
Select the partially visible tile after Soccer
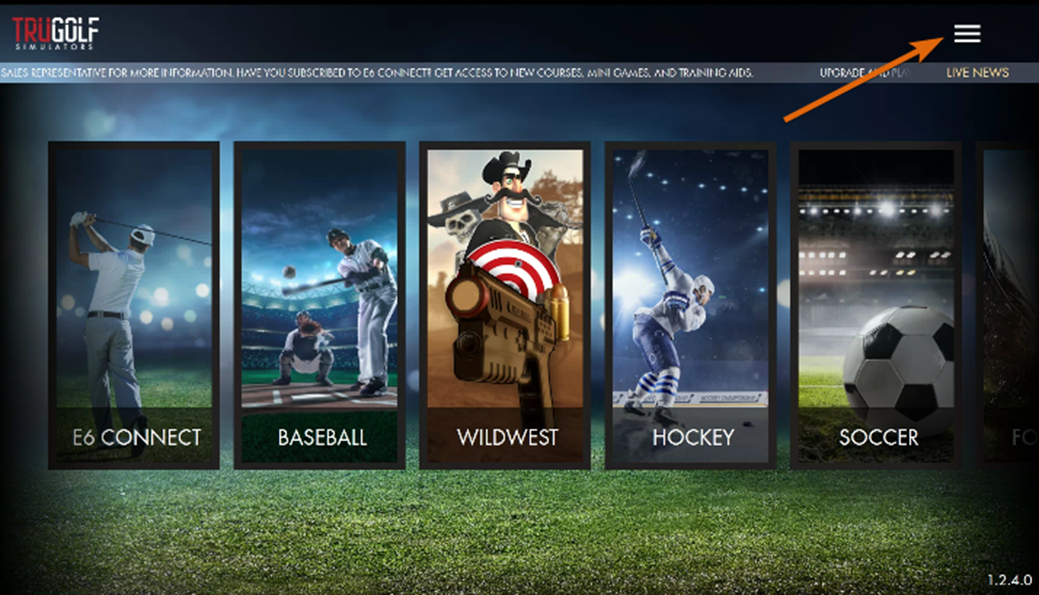point(1010,305)
